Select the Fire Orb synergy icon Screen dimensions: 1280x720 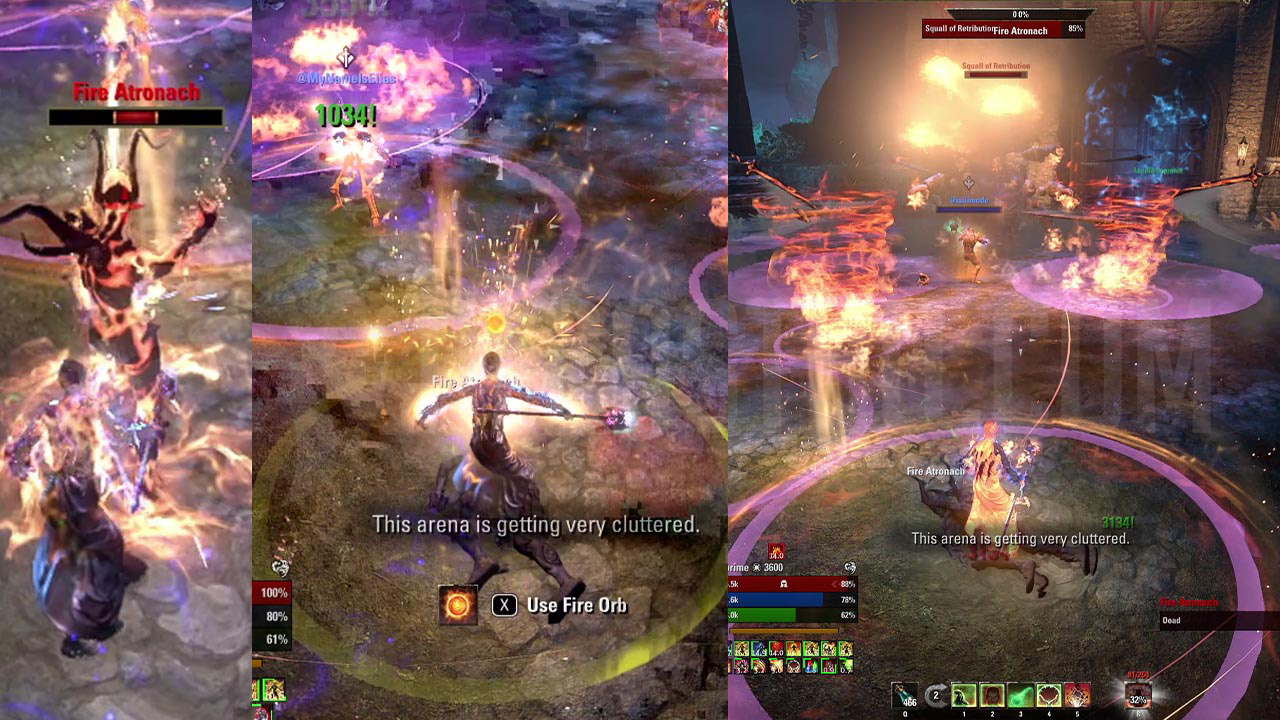(x=458, y=605)
